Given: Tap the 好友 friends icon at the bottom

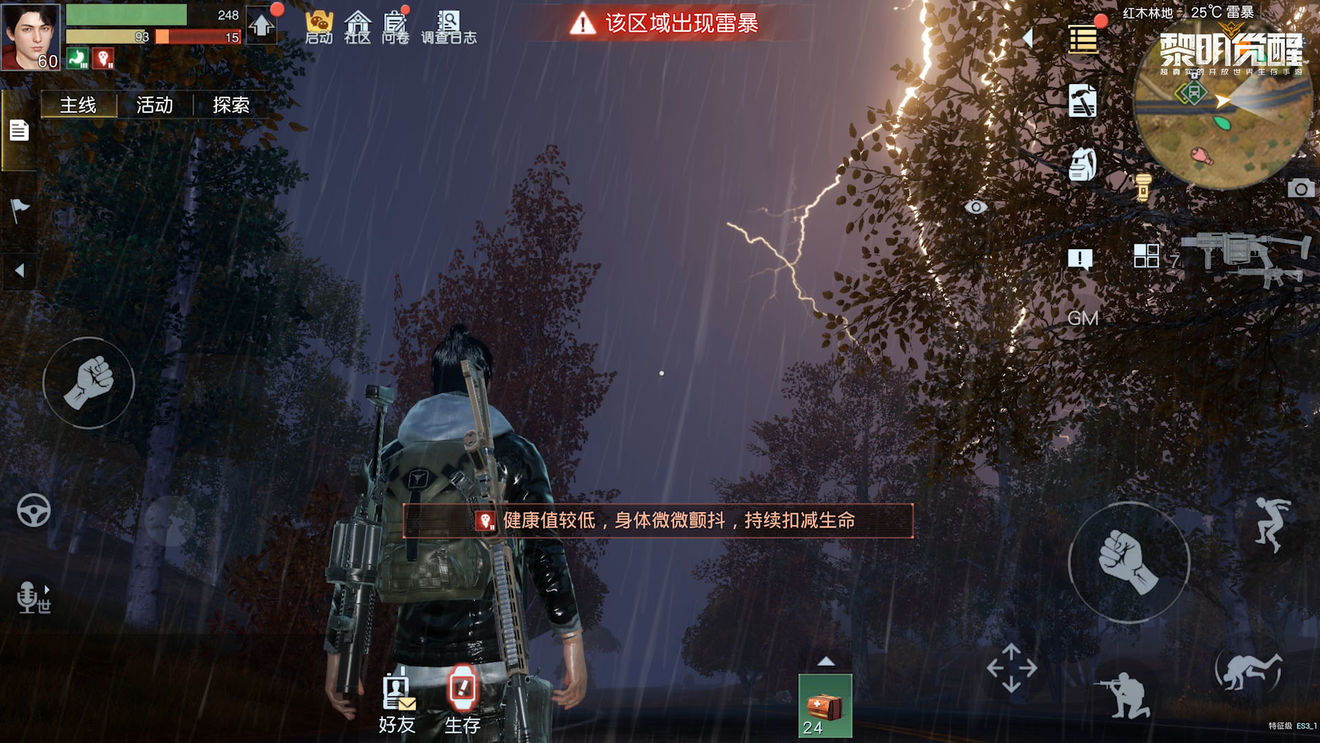Looking at the screenshot, I should pyautogui.click(x=397, y=700).
